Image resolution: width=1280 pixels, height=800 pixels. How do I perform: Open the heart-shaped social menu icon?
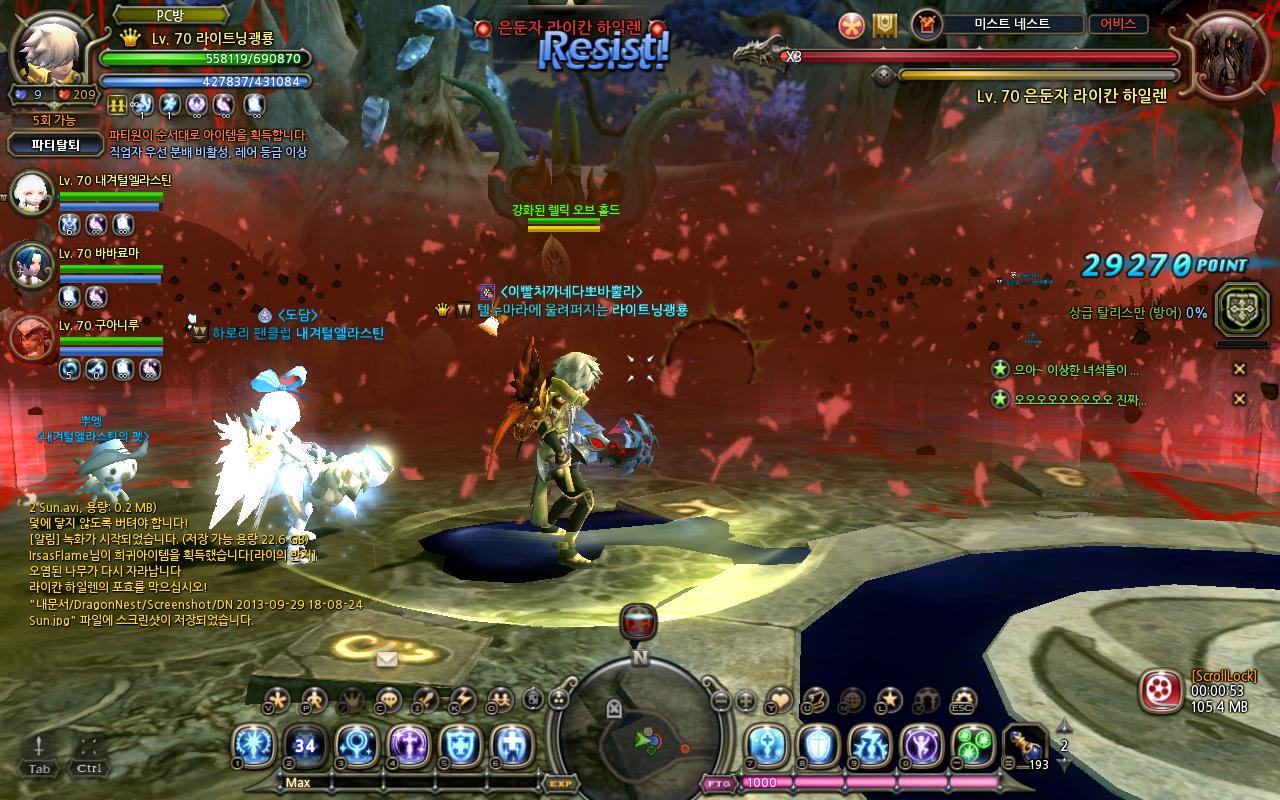click(778, 700)
